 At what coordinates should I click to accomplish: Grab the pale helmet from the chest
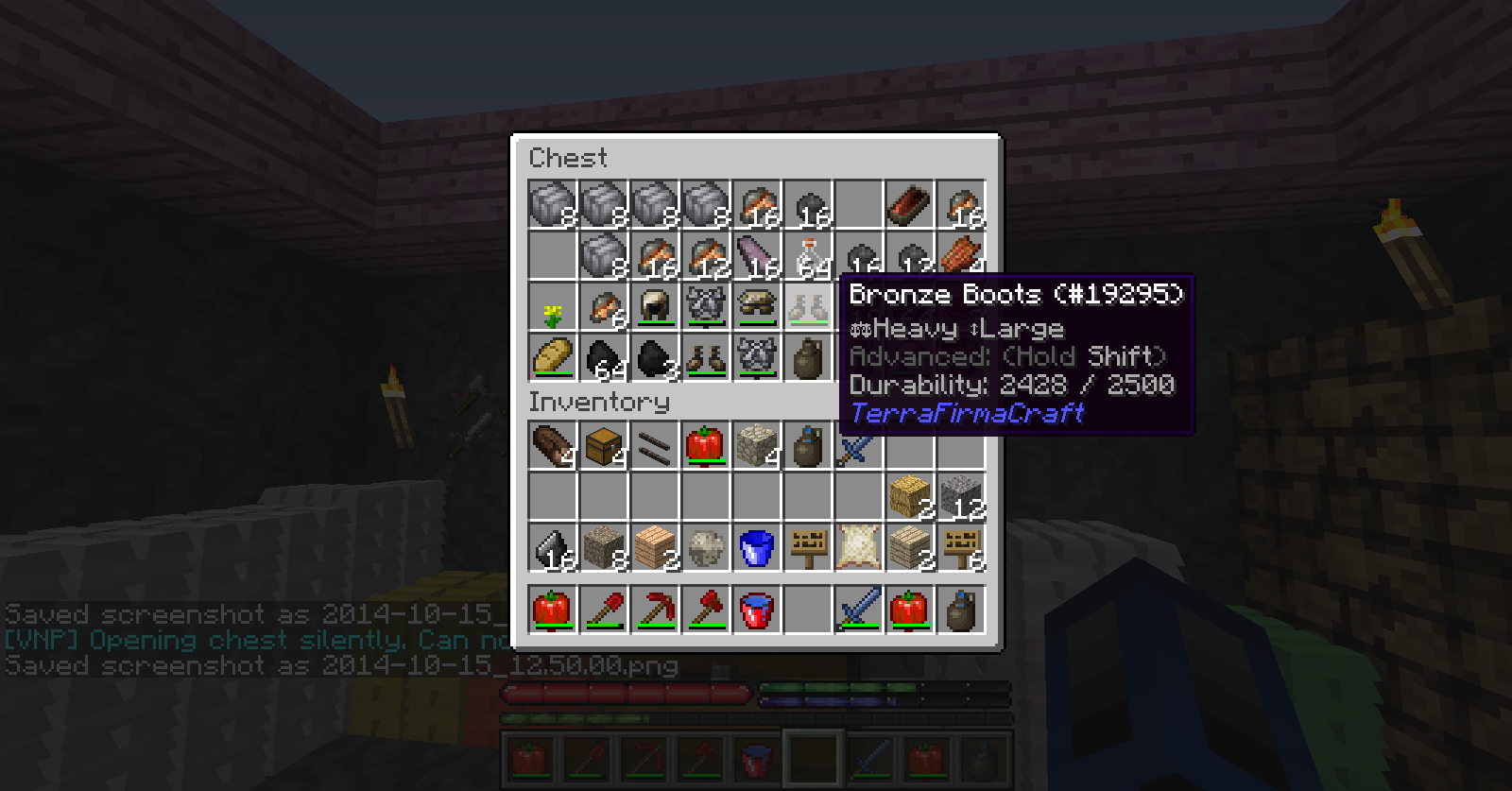(655, 306)
